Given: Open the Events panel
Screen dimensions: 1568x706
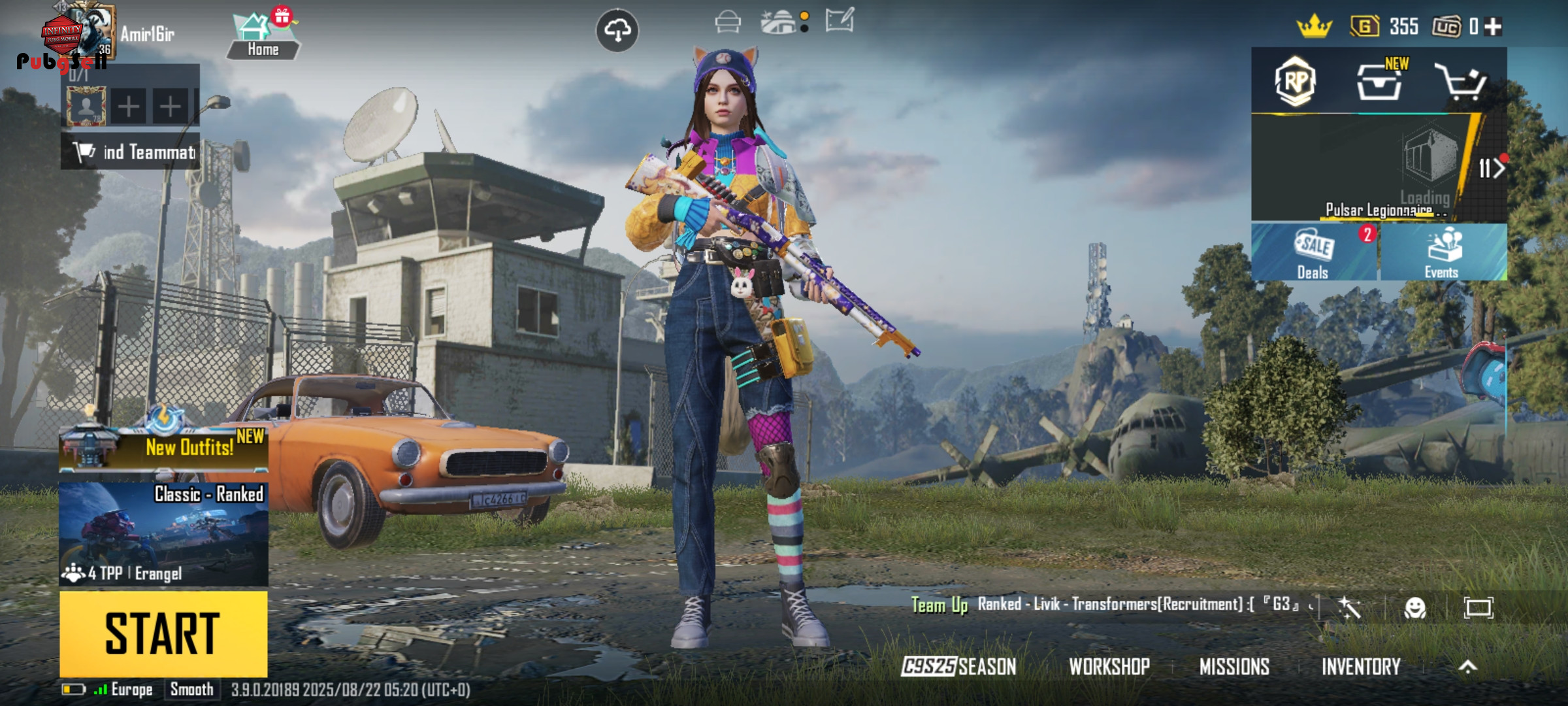Looking at the screenshot, I should click(x=1443, y=253).
